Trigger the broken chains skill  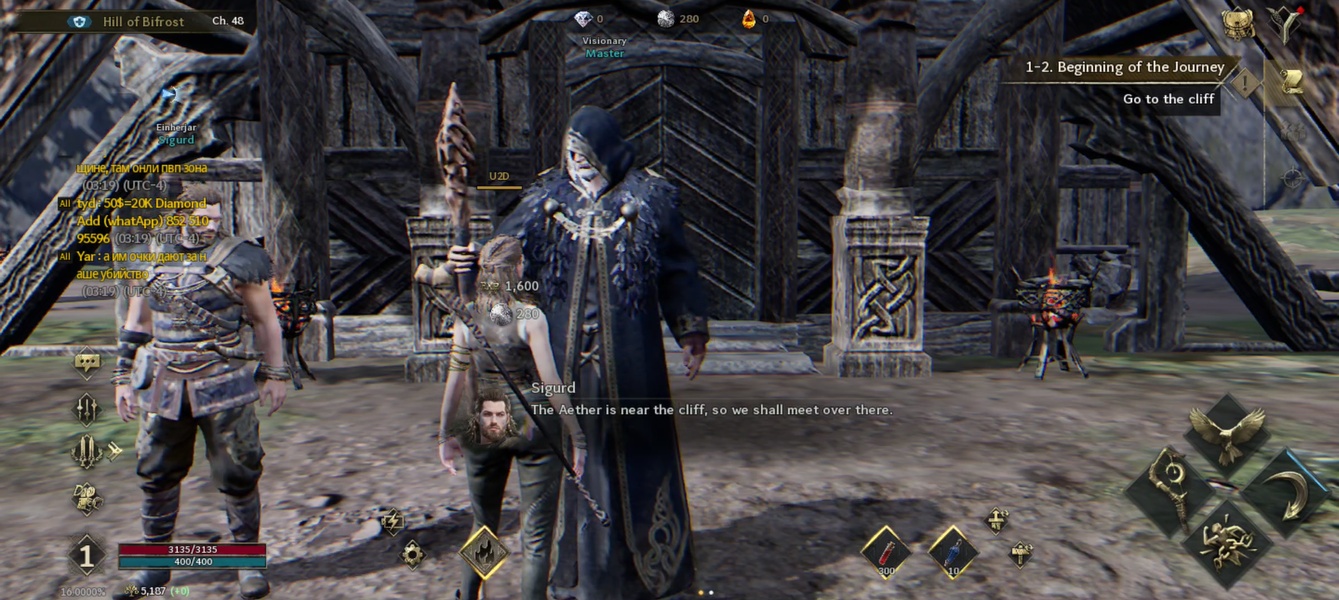(1229, 543)
